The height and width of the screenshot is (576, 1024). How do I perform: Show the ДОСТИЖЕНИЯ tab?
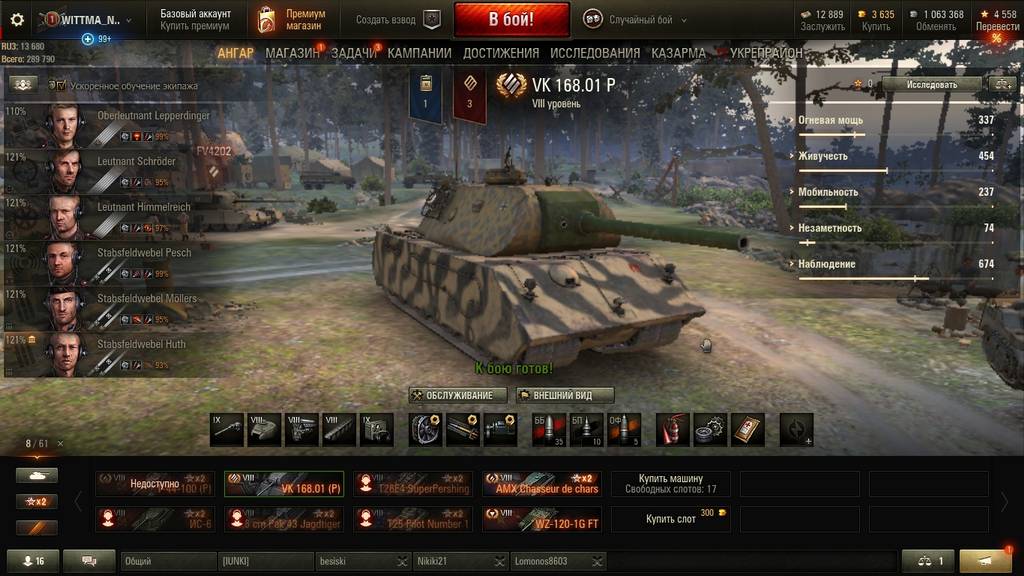(x=501, y=53)
